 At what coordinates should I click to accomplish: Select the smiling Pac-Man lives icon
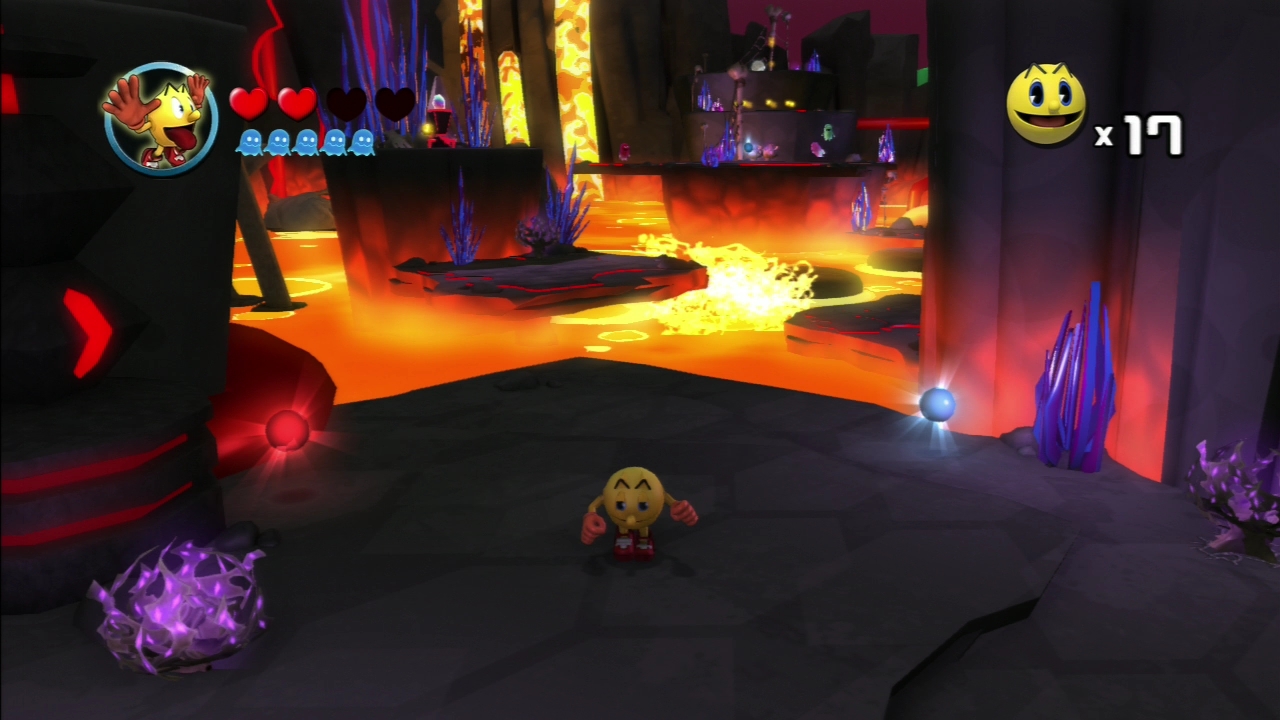(x=1046, y=104)
